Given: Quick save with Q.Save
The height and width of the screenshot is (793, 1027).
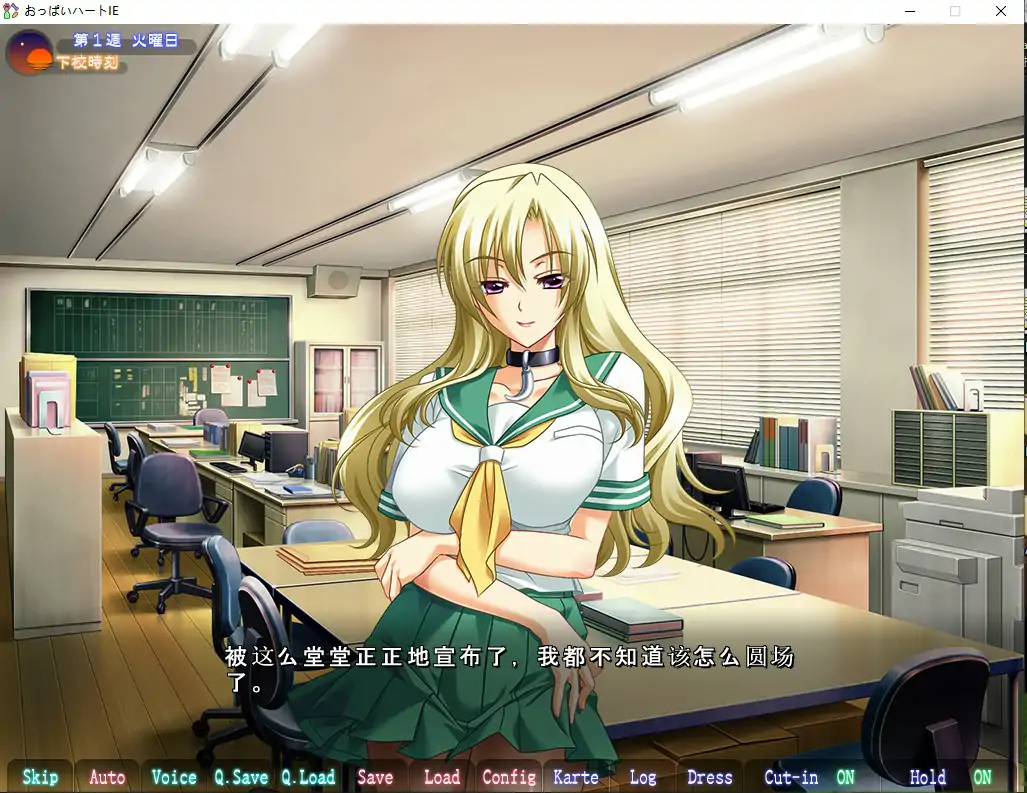Looking at the screenshot, I should [241, 777].
